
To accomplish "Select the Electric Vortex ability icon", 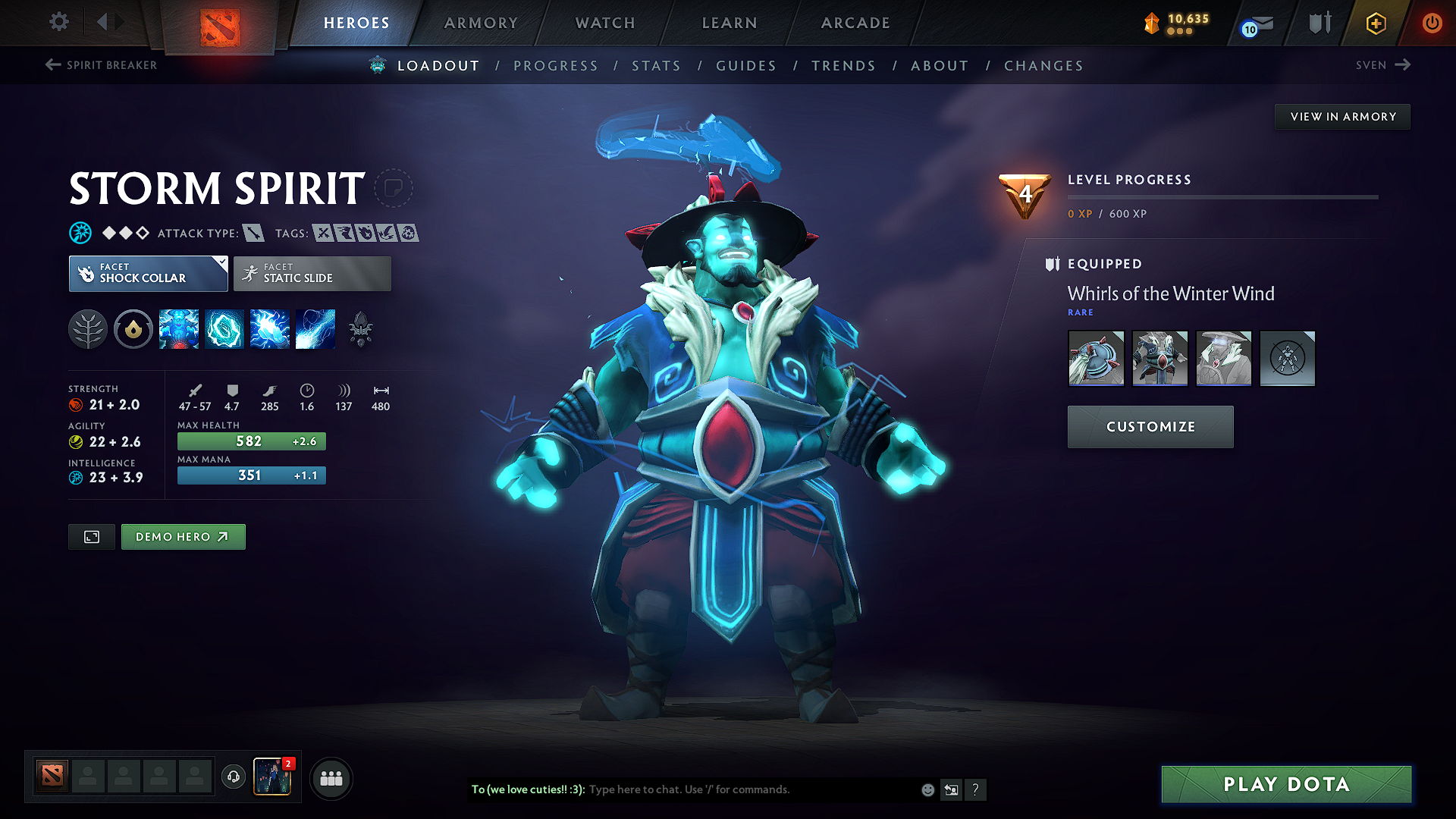I will 224,329.
